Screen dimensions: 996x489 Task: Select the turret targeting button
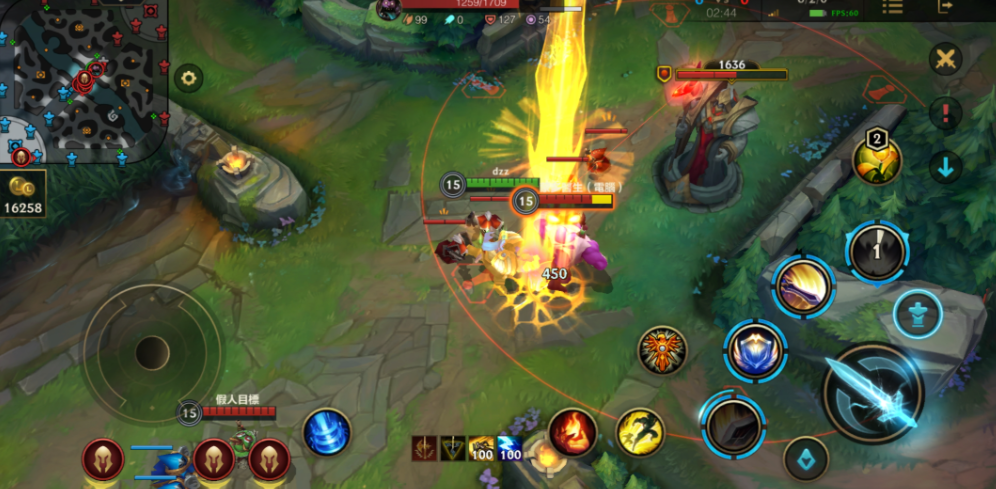(917, 315)
